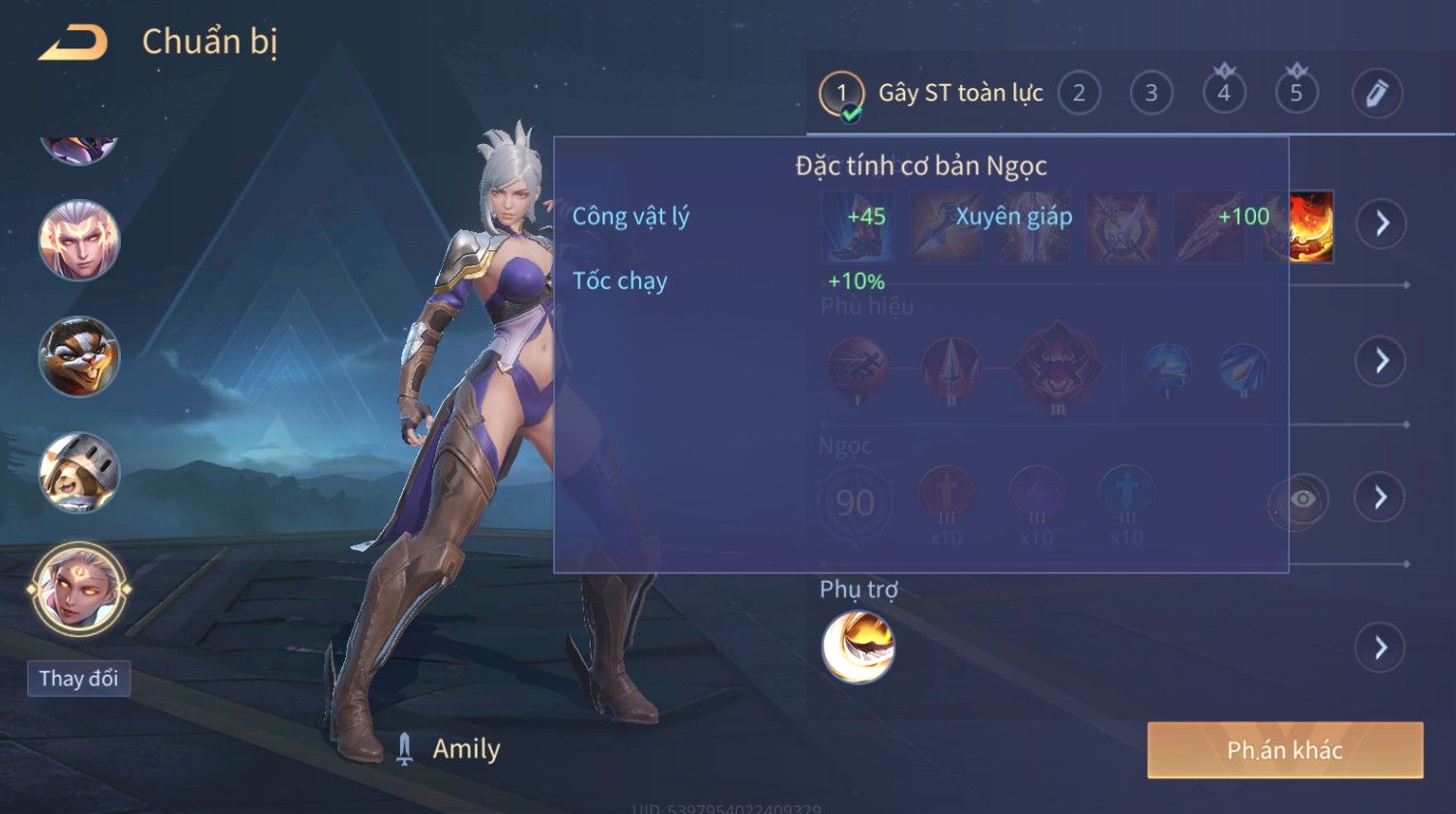
Task: Open the Phụ trợ details arrow
Action: 1381,647
